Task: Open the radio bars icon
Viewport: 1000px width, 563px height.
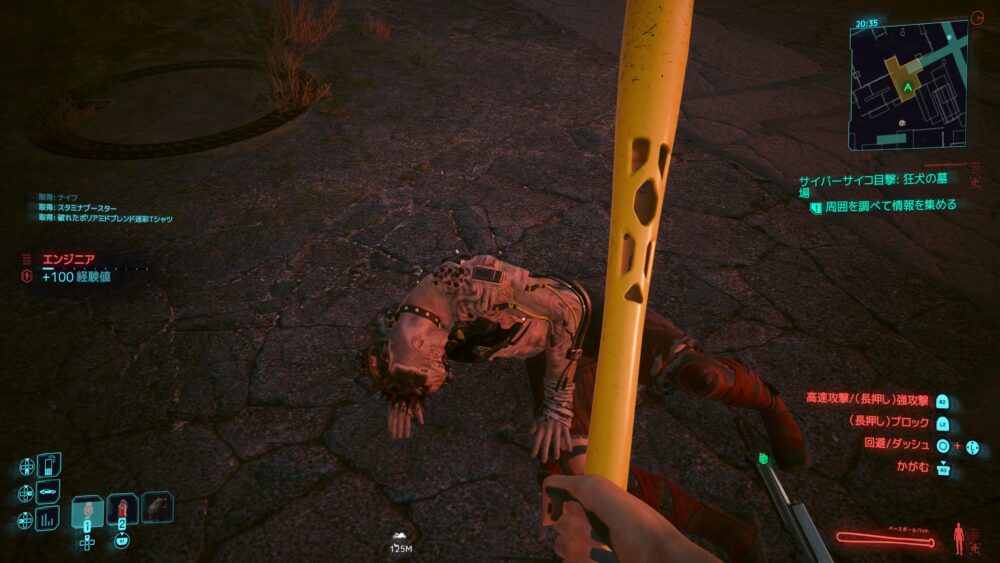Action: point(48,518)
